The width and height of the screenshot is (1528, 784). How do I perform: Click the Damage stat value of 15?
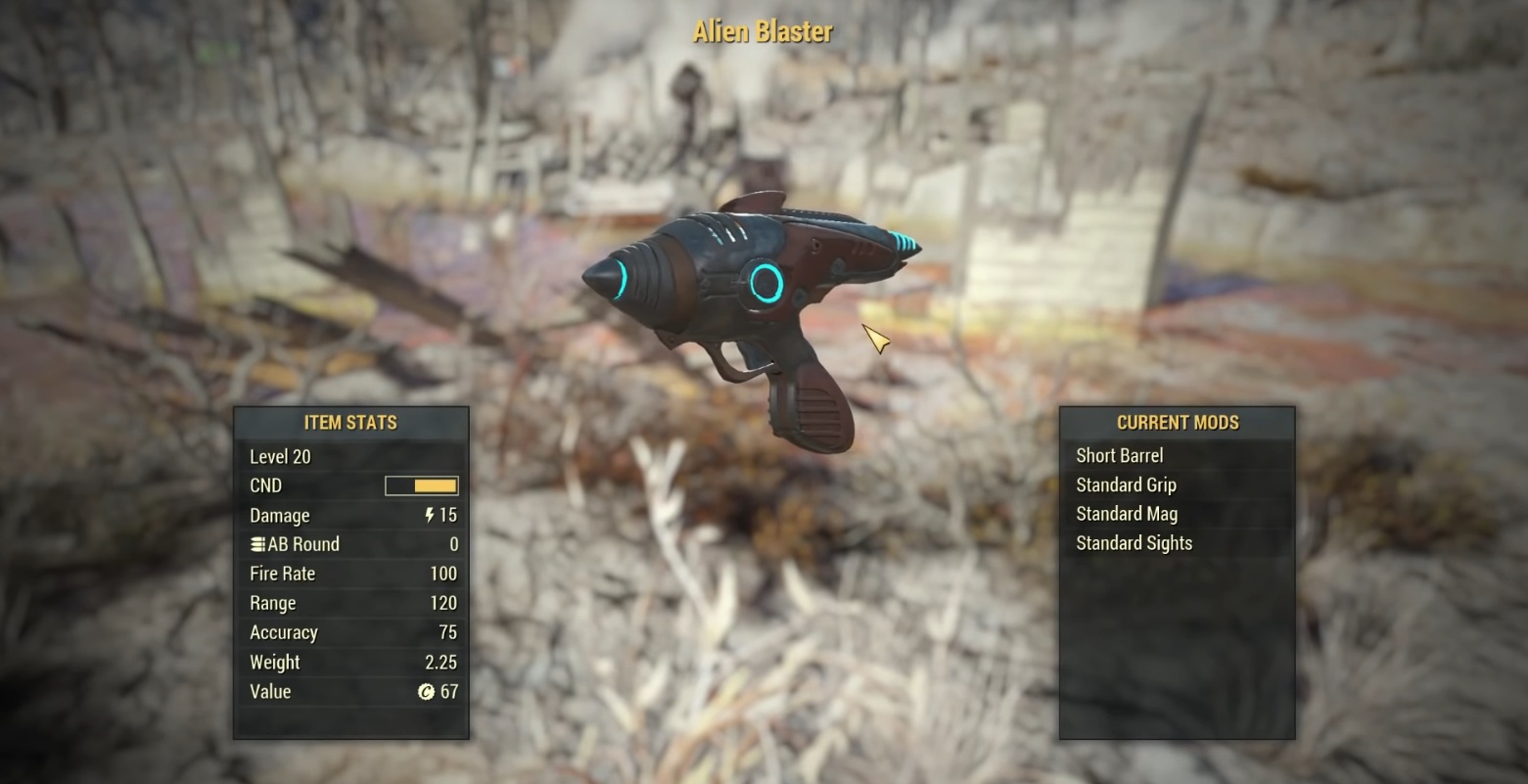(x=449, y=515)
